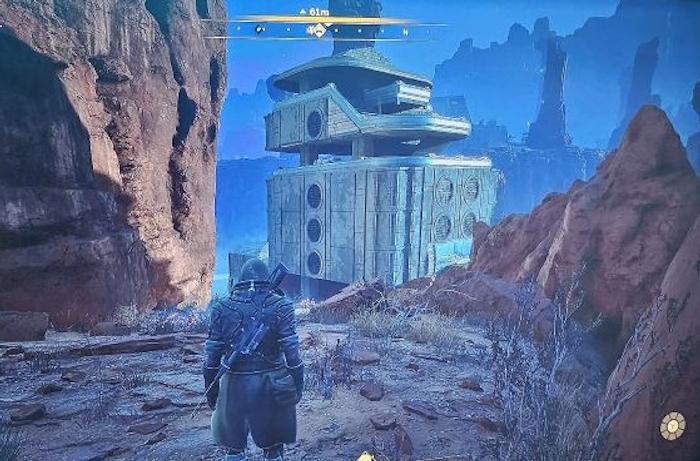Select the circular wheel icon in the corner
This screenshot has height=461, width=700.
tap(672, 427)
